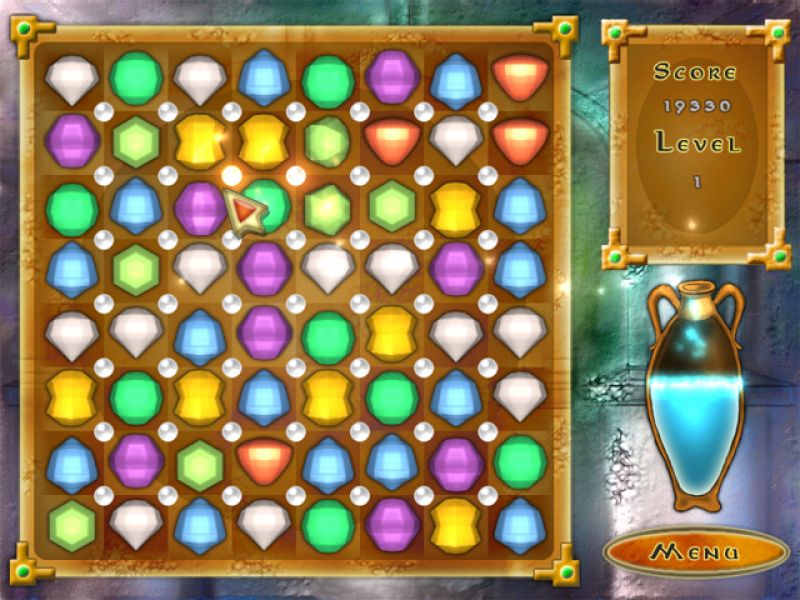Choose the green gem between two yellow gems
This screenshot has height=600, width=800.
[136, 396]
